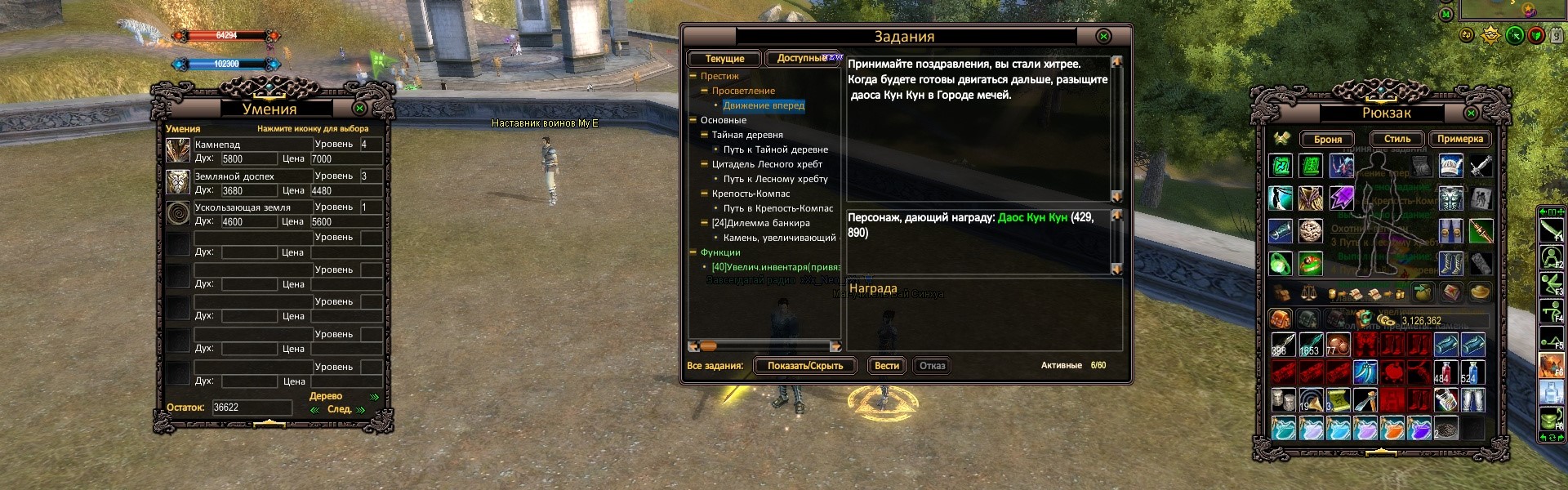Select the Камнепад skill icon

point(178,150)
